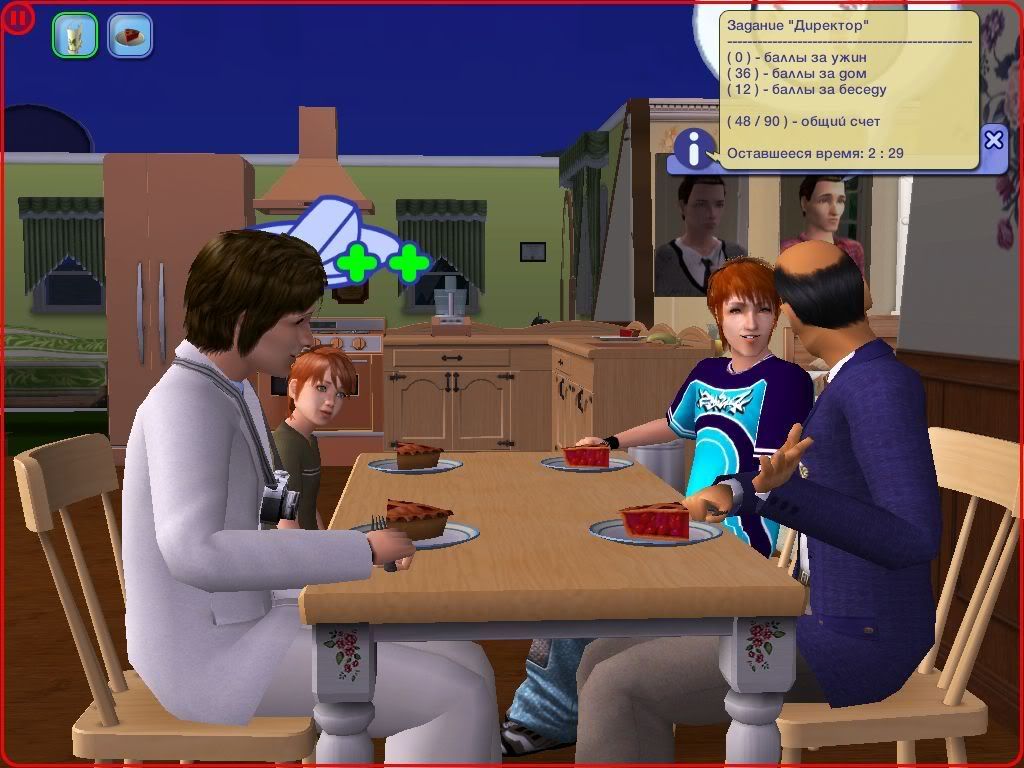Click the blue info icon
The image size is (1024, 768).
[693, 148]
